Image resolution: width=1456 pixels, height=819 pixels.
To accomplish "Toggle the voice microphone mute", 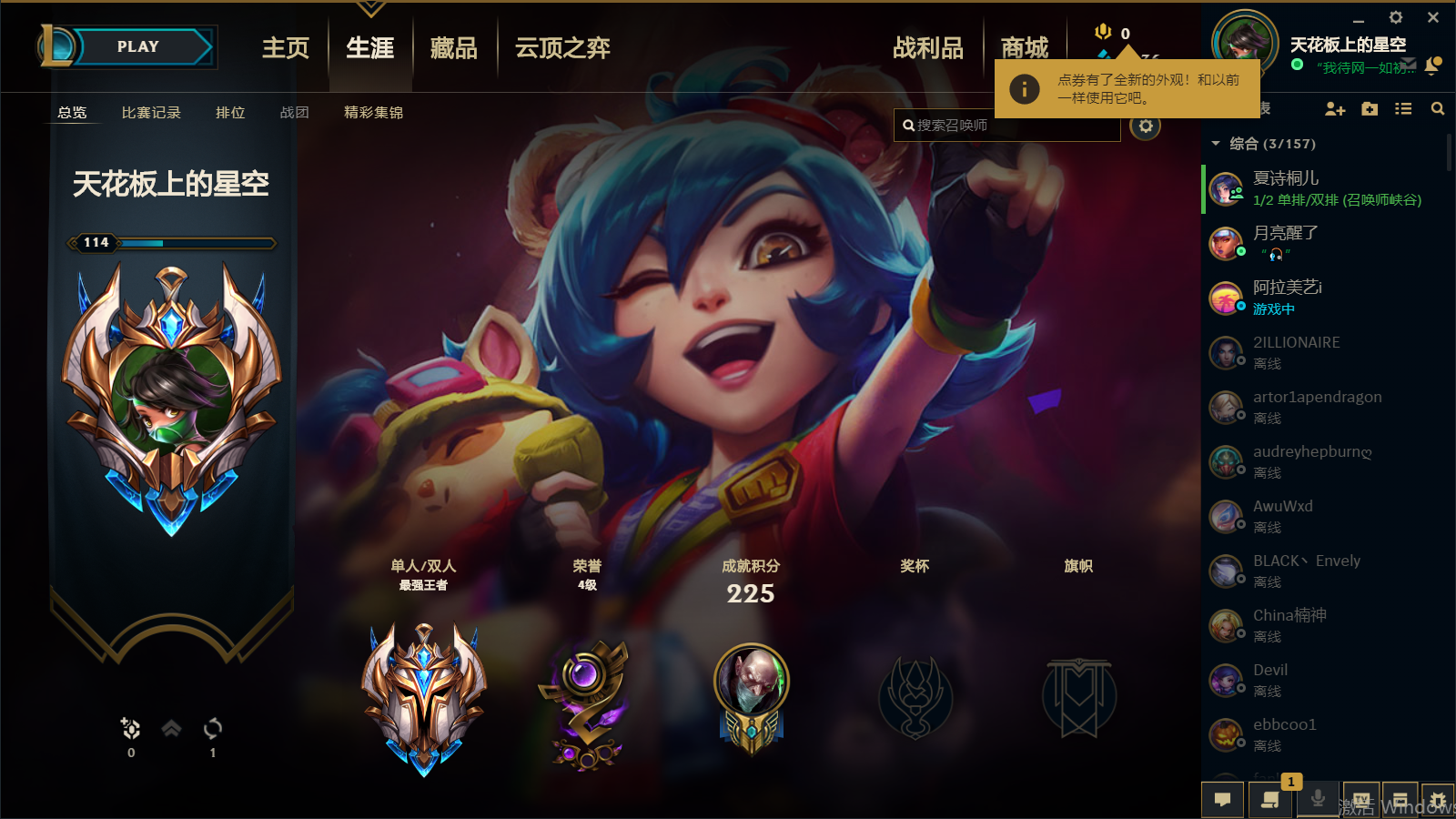I will tap(1317, 799).
